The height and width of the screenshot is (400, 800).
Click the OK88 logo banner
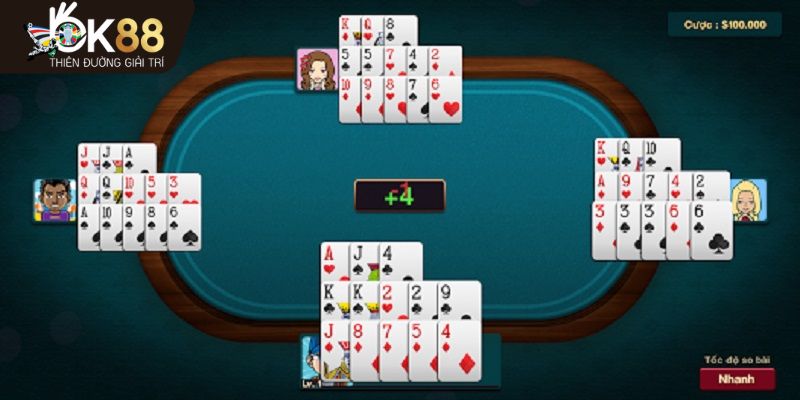(93, 36)
